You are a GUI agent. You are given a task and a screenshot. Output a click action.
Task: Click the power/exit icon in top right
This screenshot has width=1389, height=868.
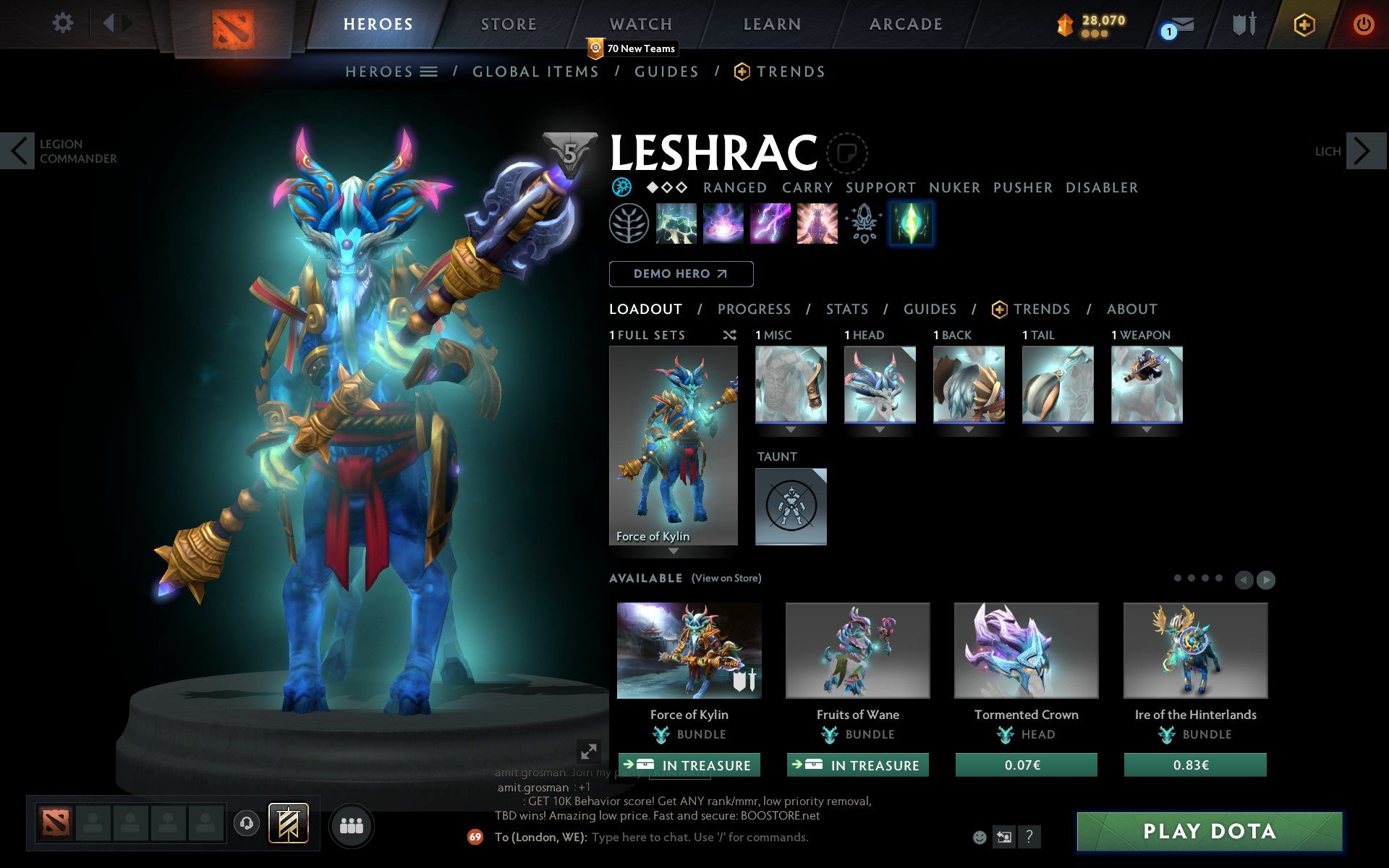pyautogui.click(x=1363, y=23)
